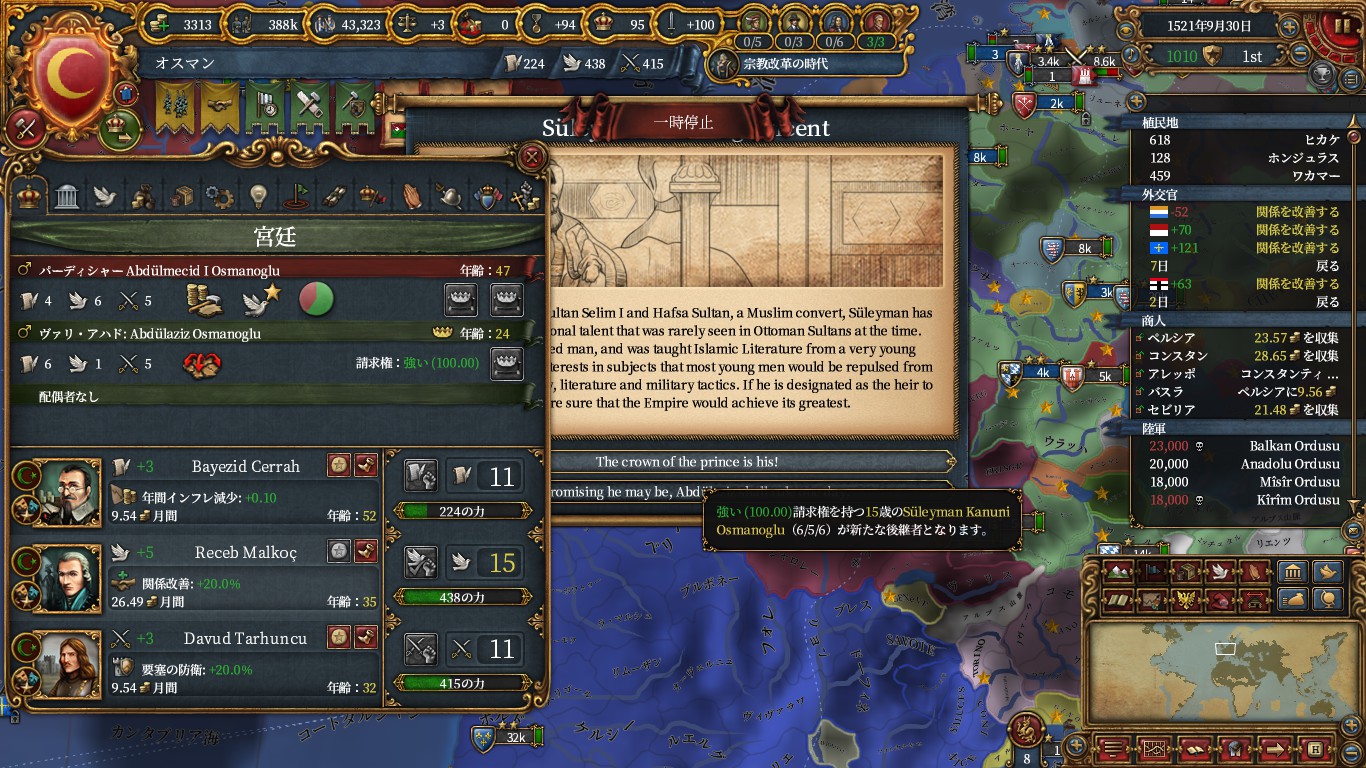Choose "The crown of the prince is his!" option
Screen dimensions: 1366x768
click(686, 462)
